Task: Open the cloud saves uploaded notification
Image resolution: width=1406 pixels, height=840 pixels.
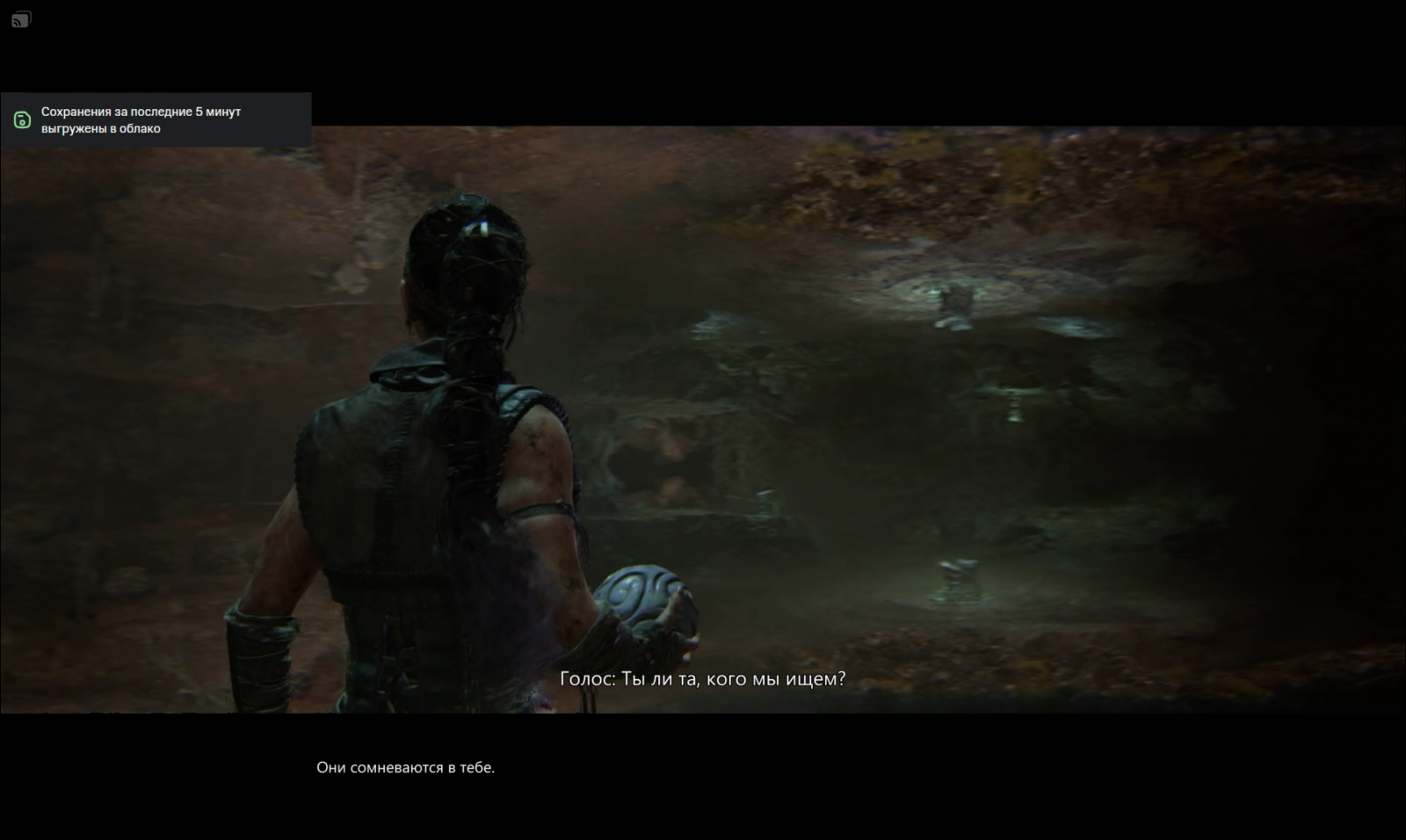Action: point(156,120)
